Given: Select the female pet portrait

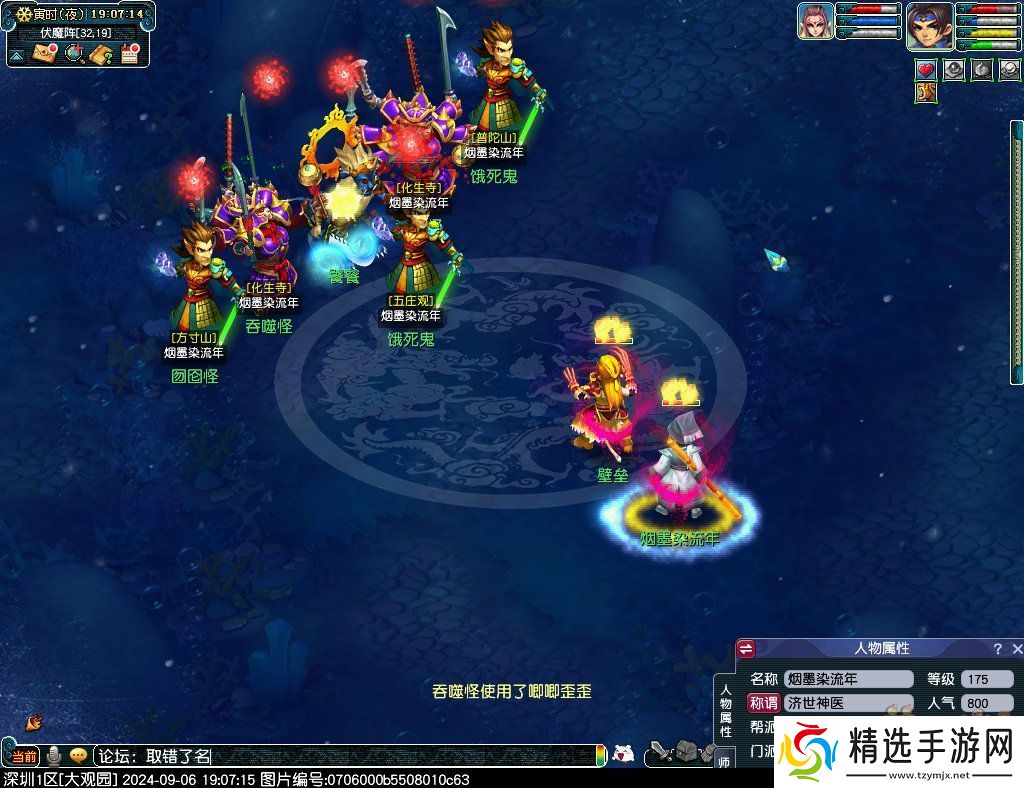Looking at the screenshot, I should point(816,21).
